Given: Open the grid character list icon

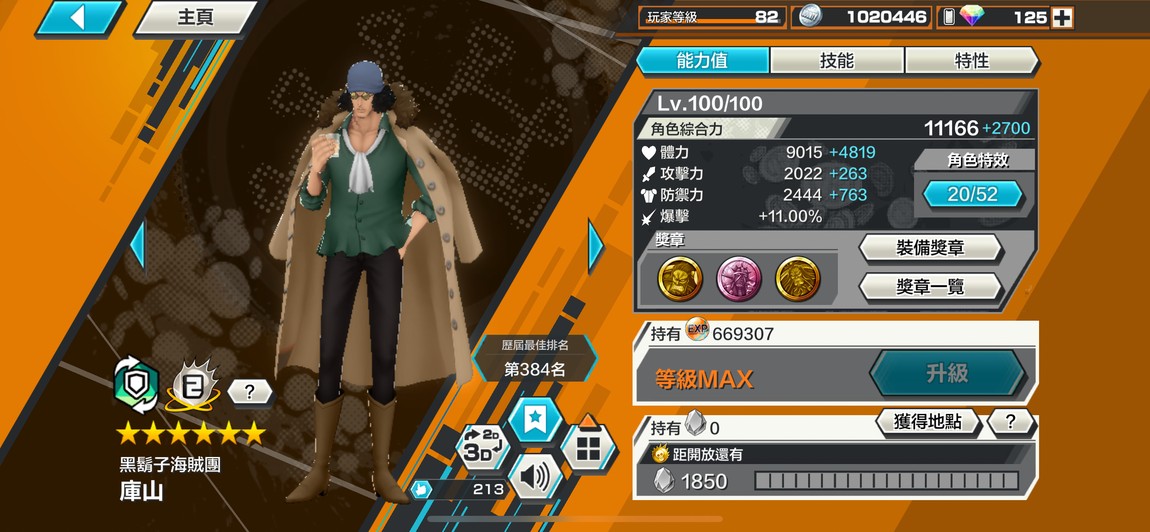Looking at the screenshot, I should tap(588, 446).
